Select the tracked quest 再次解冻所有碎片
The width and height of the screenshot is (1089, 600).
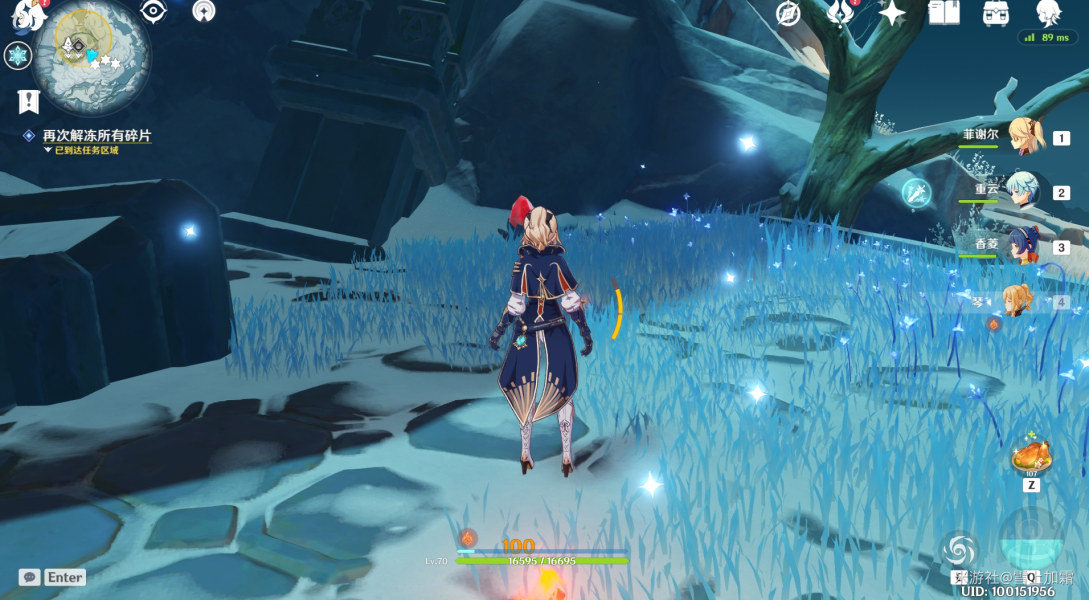(x=97, y=136)
